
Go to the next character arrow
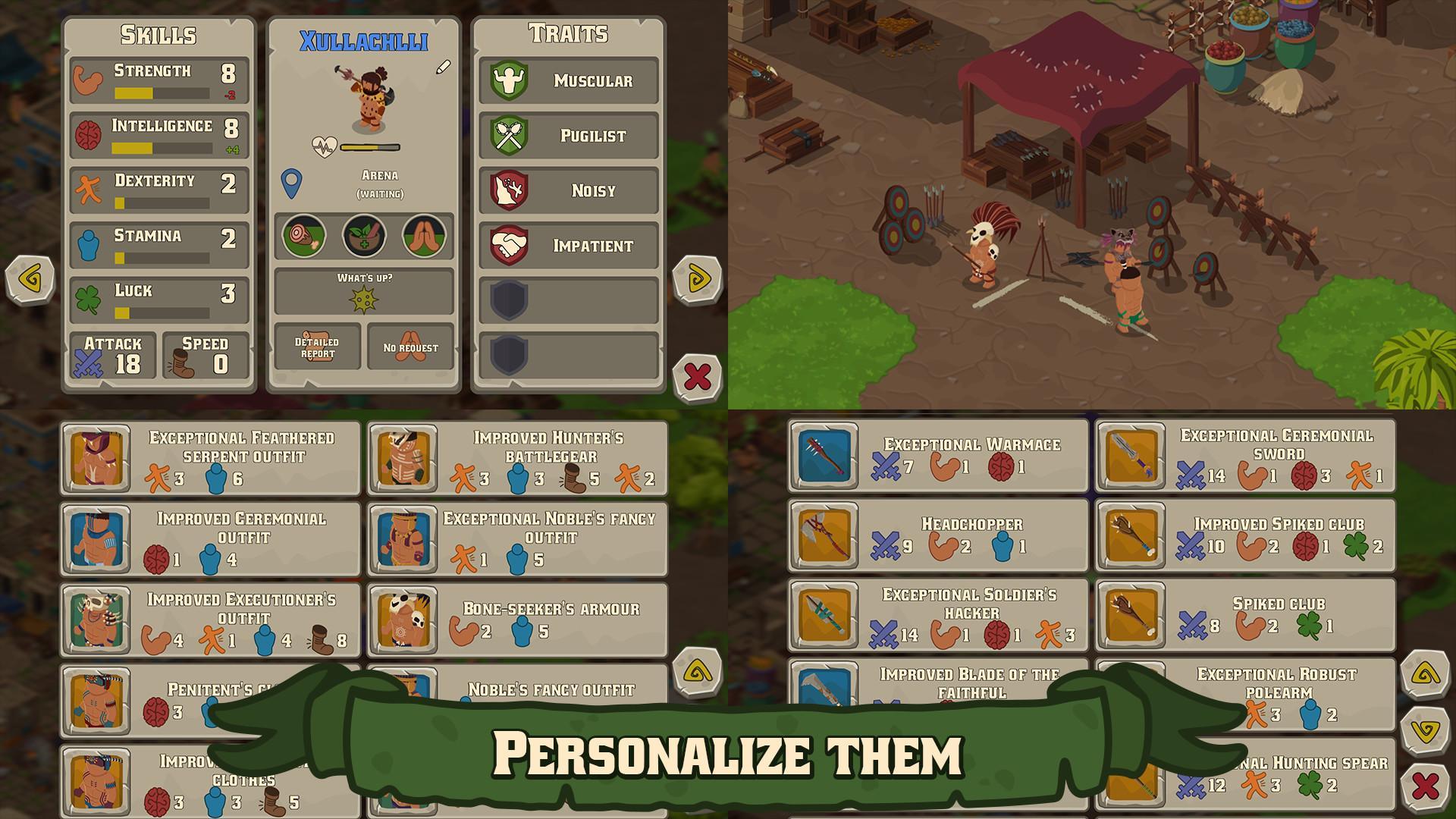click(696, 280)
